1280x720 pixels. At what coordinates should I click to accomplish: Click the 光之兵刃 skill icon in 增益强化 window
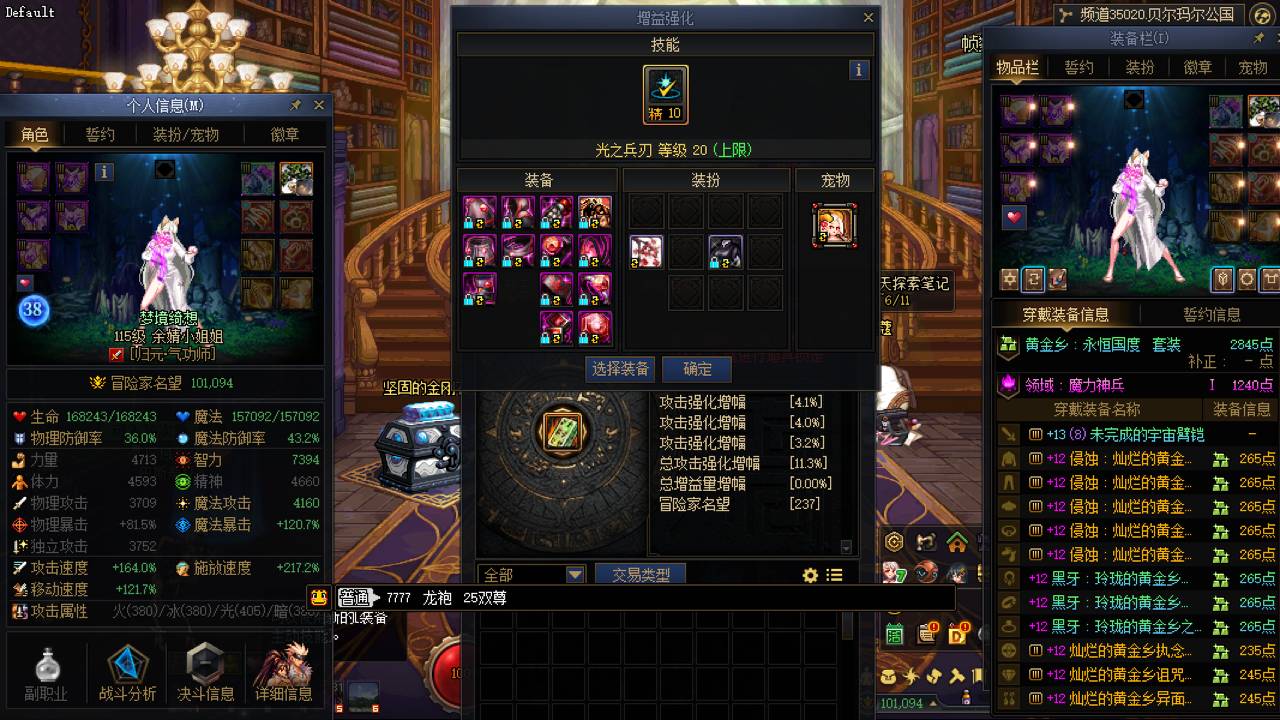point(664,93)
